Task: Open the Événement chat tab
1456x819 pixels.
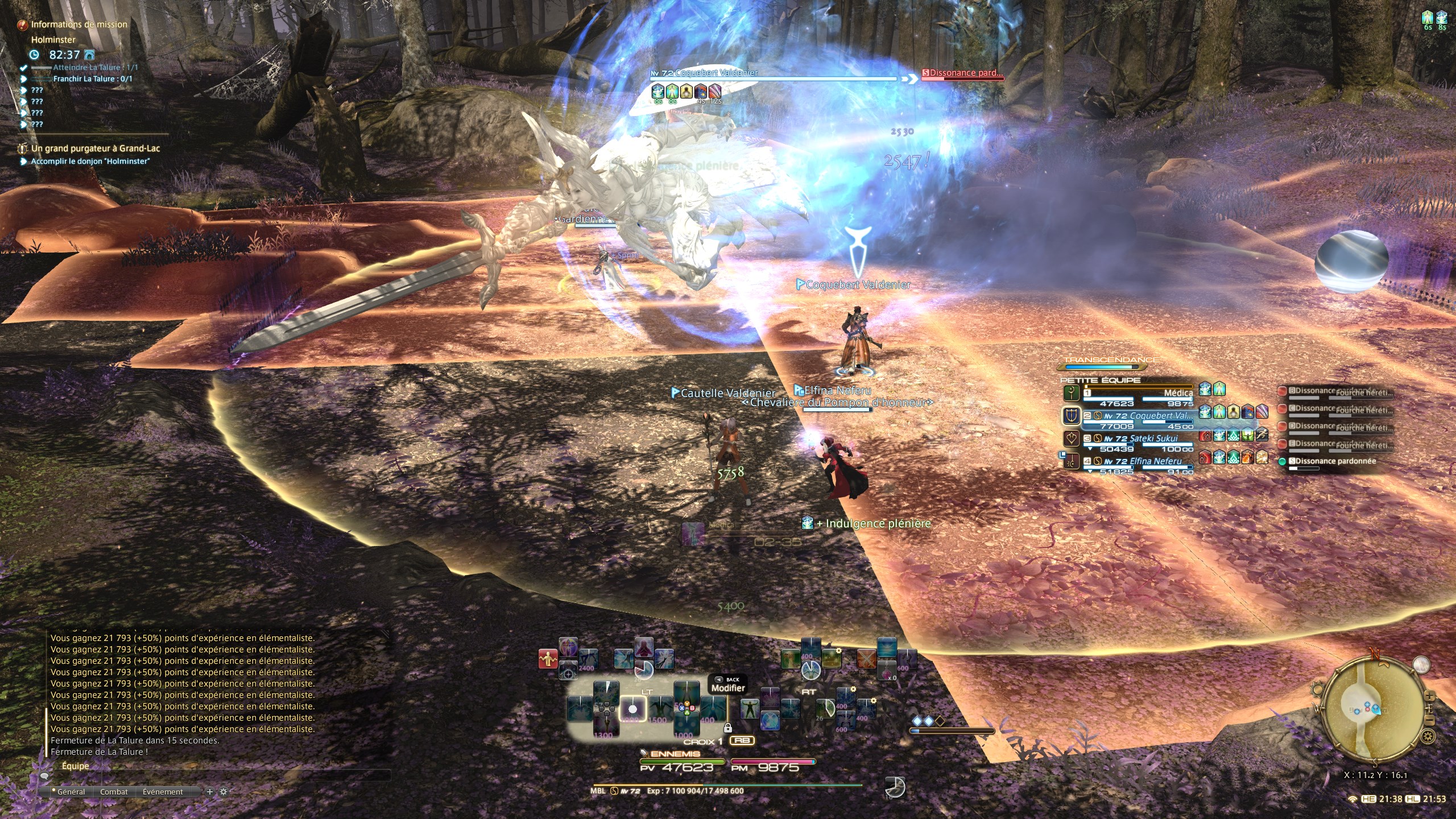Action: click(163, 792)
